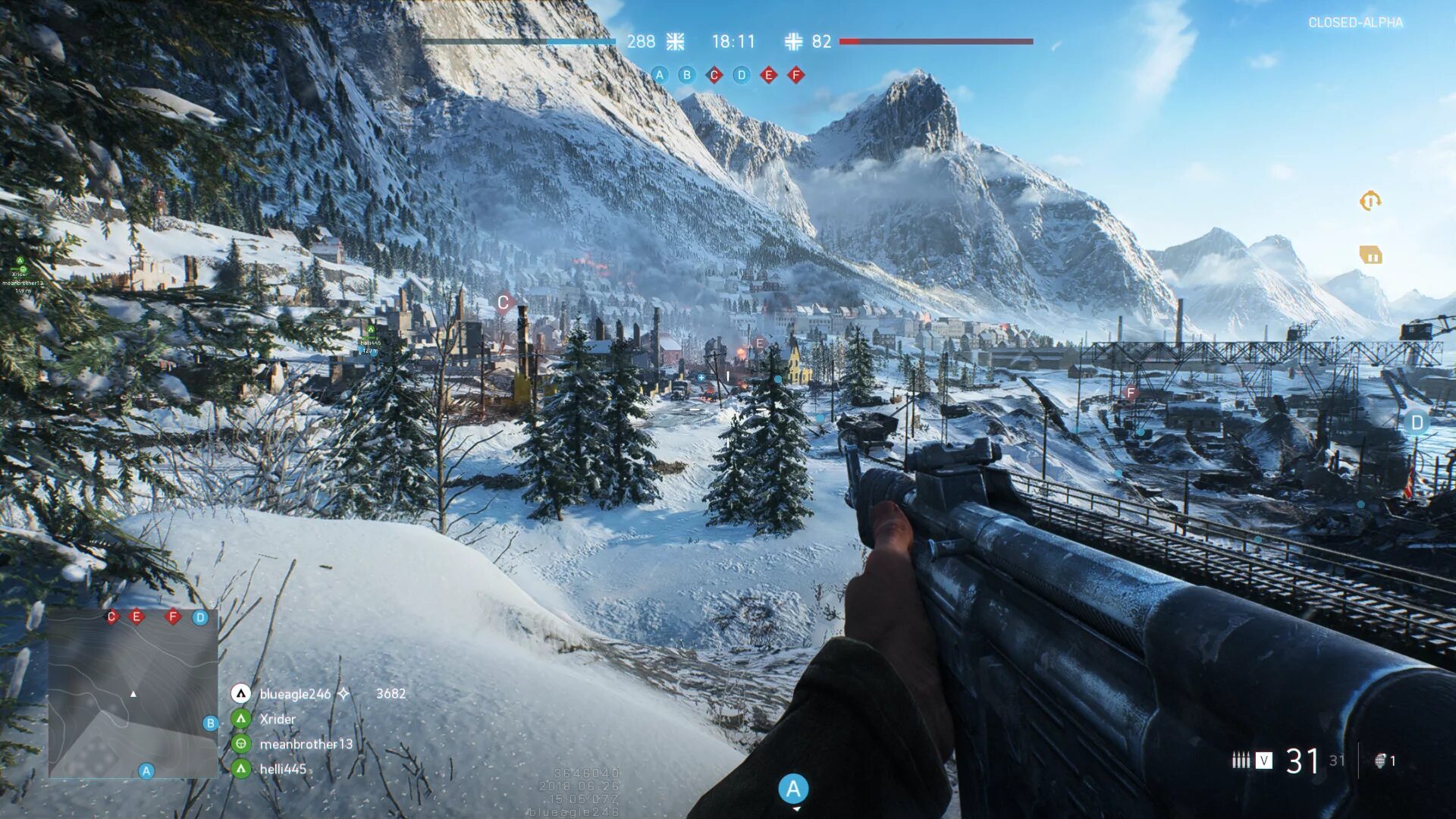Select the B flag marker on the minimap
1456x819 pixels.
(211, 723)
